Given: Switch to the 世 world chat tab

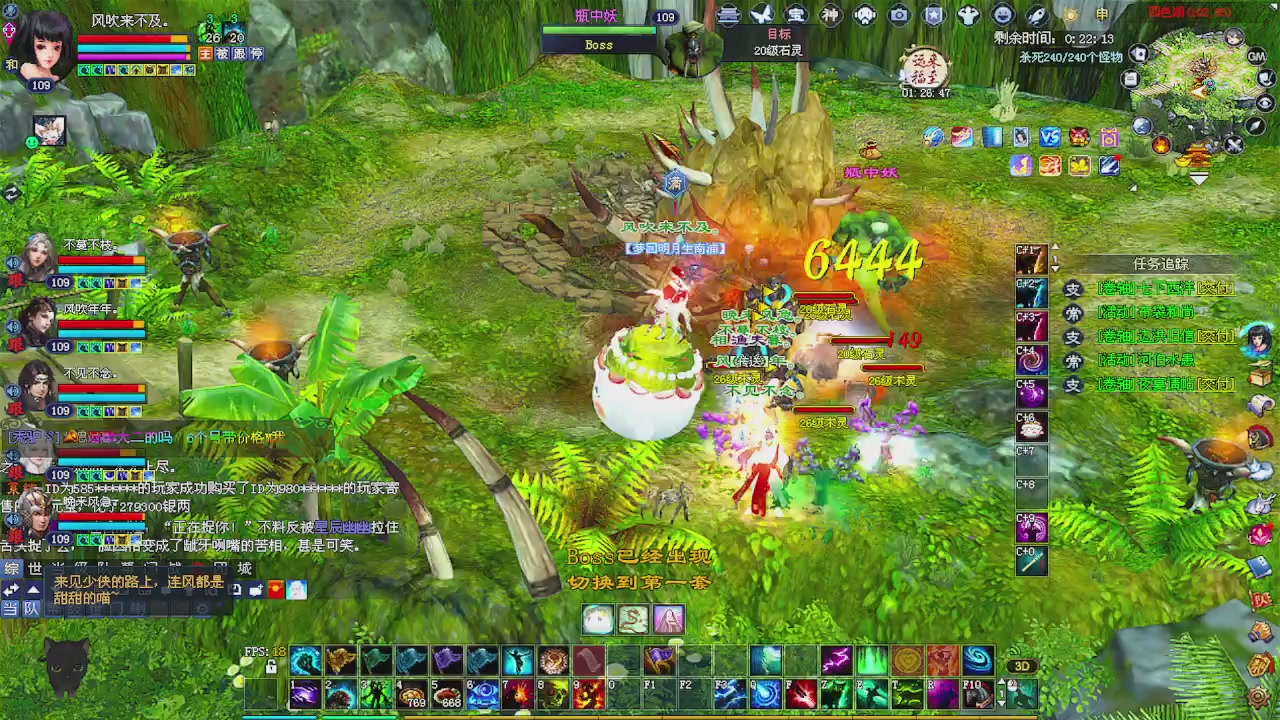Looking at the screenshot, I should [x=35, y=568].
